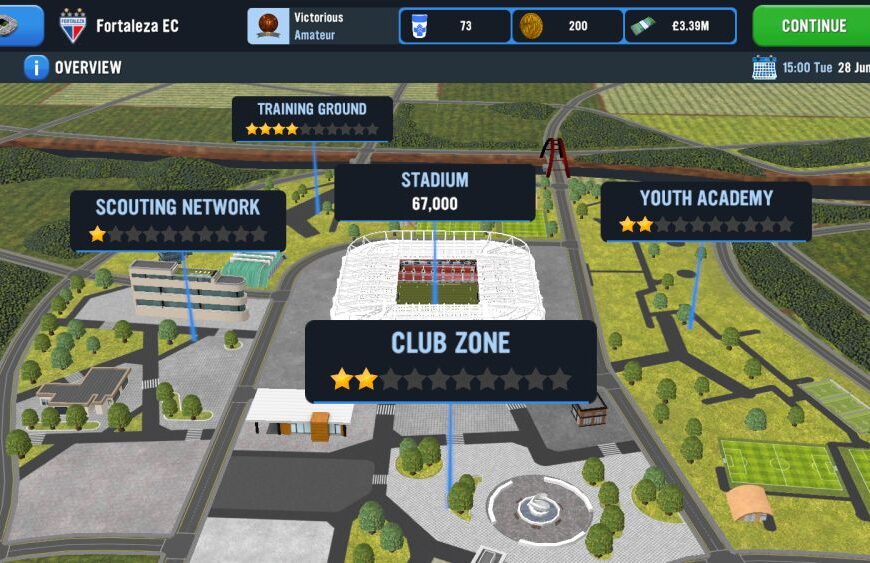This screenshot has width=870, height=563.
Task: Select the gold coins counter
Action: [568, 26]
